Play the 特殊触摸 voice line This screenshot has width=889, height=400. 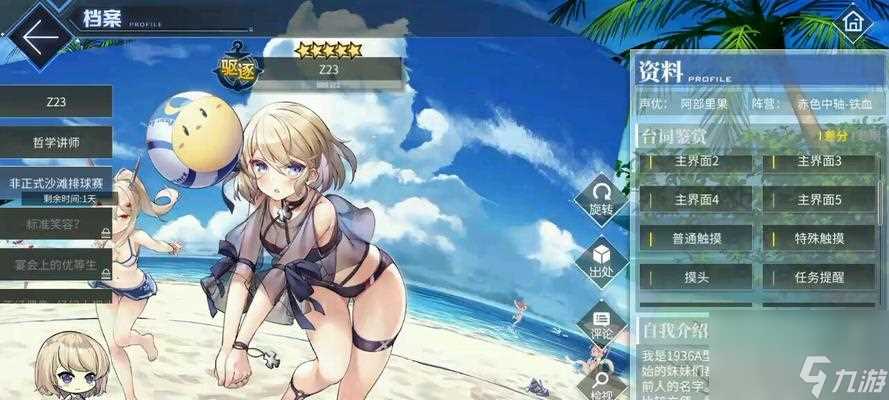click(820, 239)
